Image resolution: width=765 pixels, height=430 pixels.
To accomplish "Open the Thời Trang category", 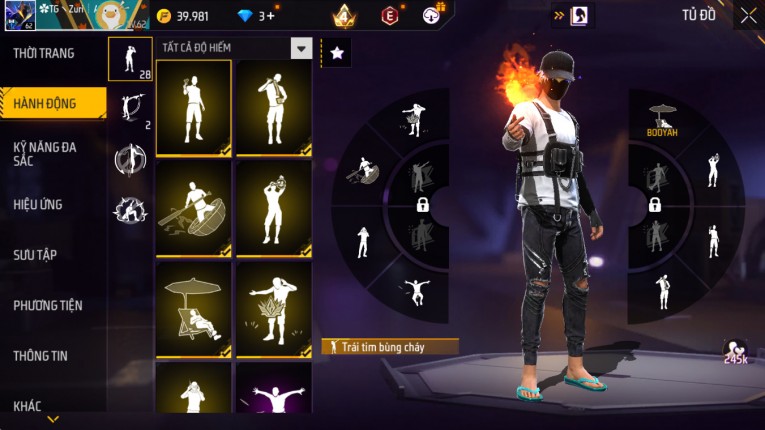I will (x=44, y=53).
